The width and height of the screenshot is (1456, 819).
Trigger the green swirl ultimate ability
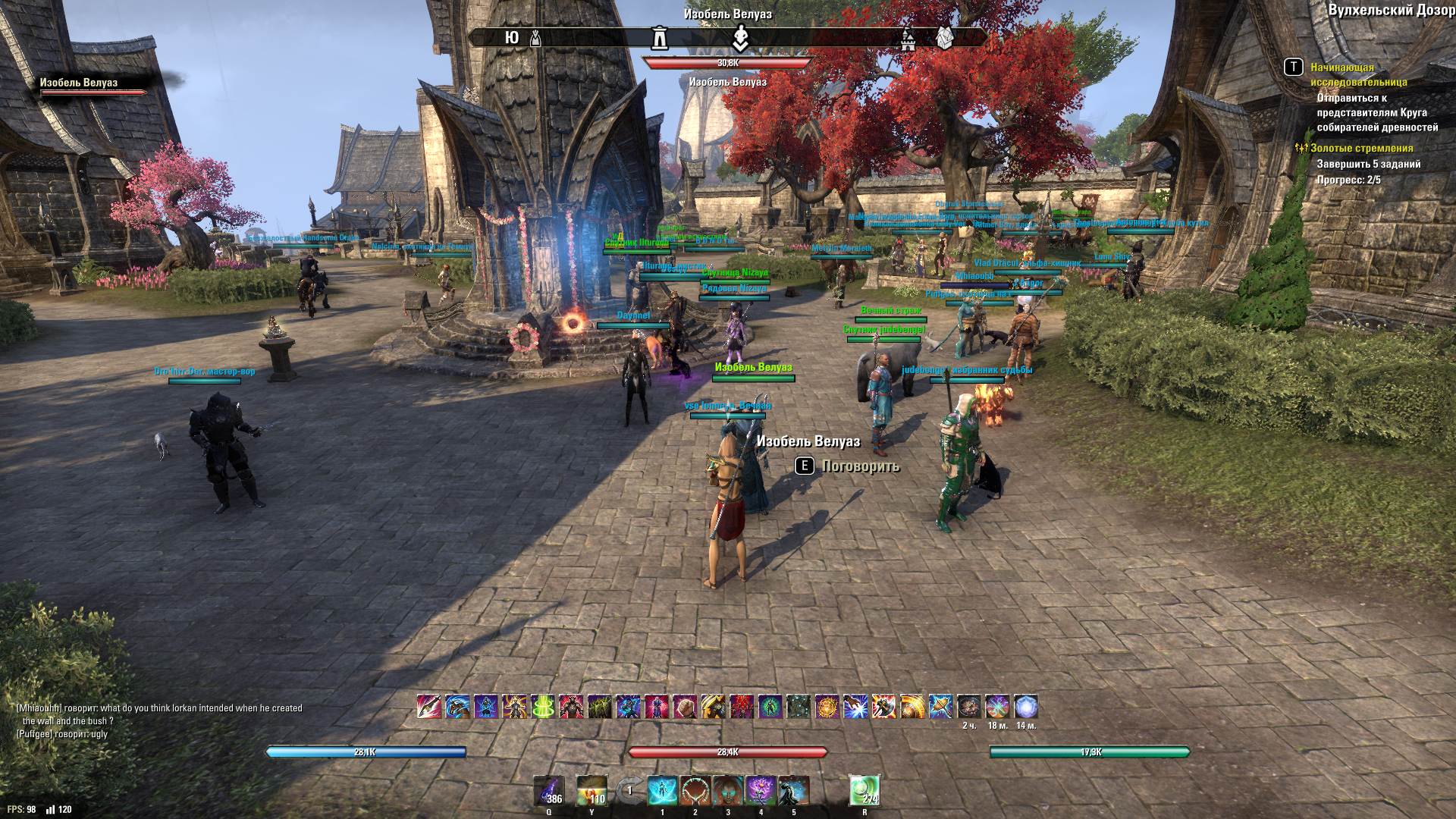(864, 791)
